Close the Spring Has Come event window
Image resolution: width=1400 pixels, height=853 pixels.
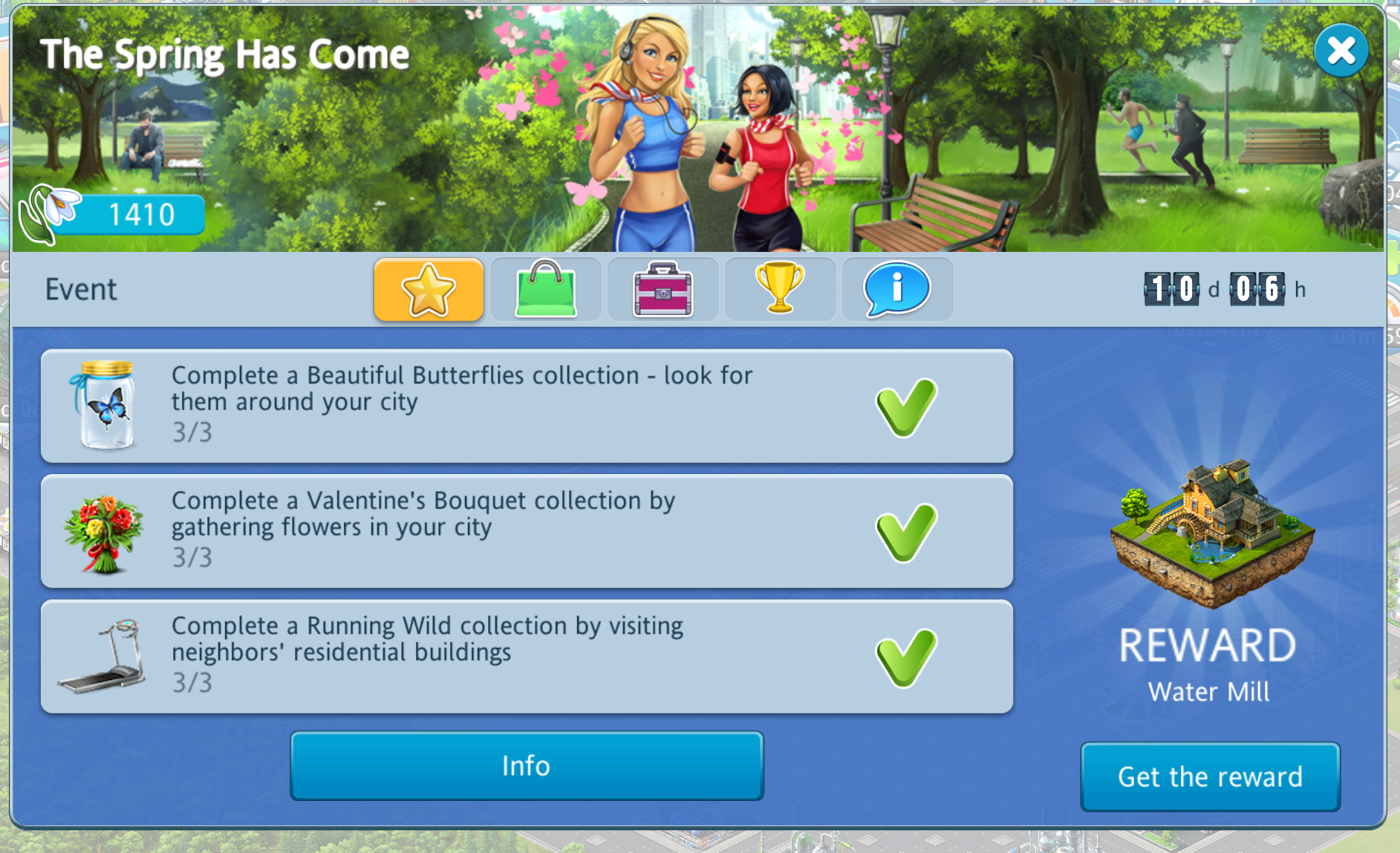(1341, 51)
